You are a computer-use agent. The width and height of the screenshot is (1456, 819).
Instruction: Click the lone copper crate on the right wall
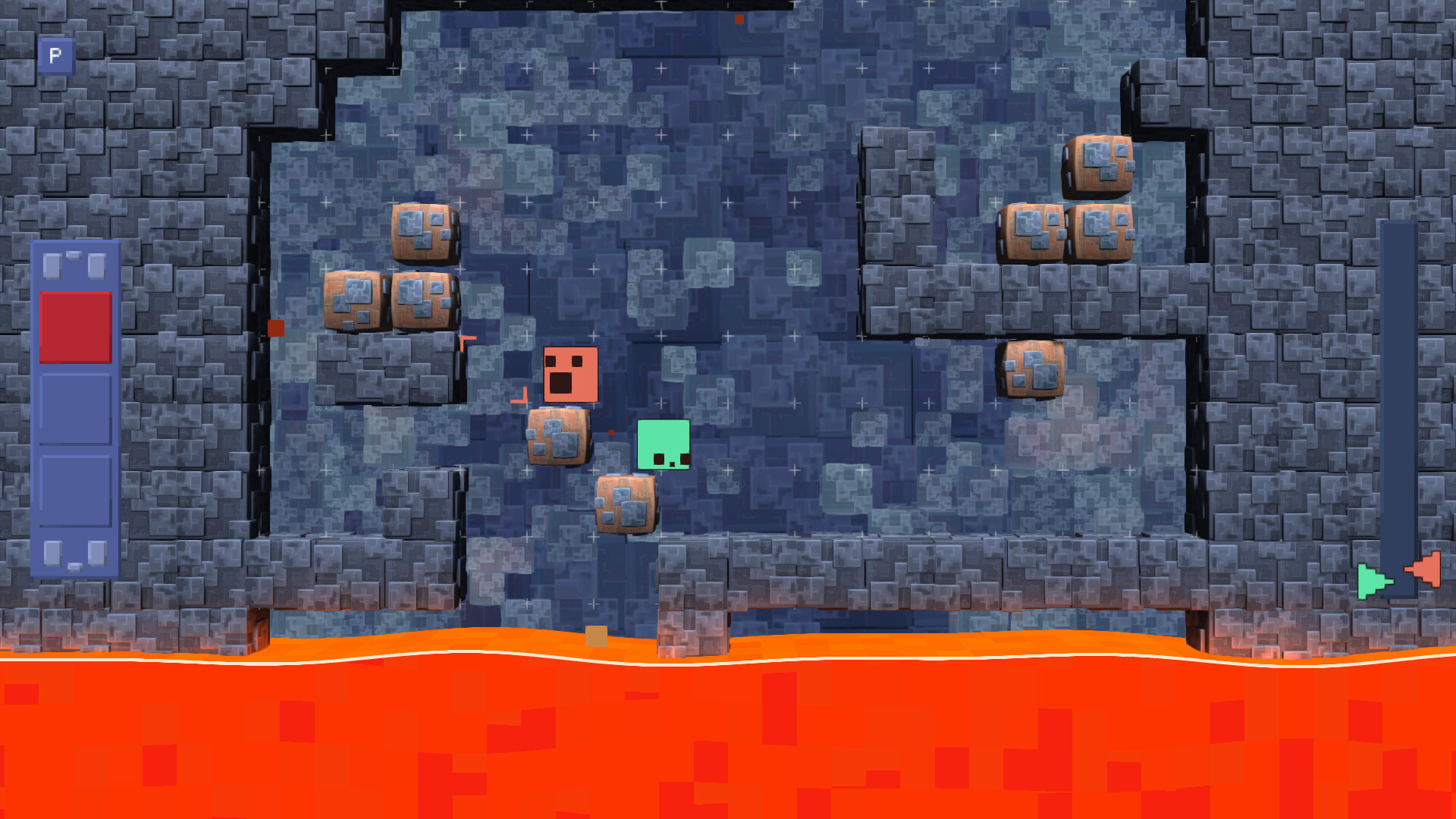(1030, 371)
